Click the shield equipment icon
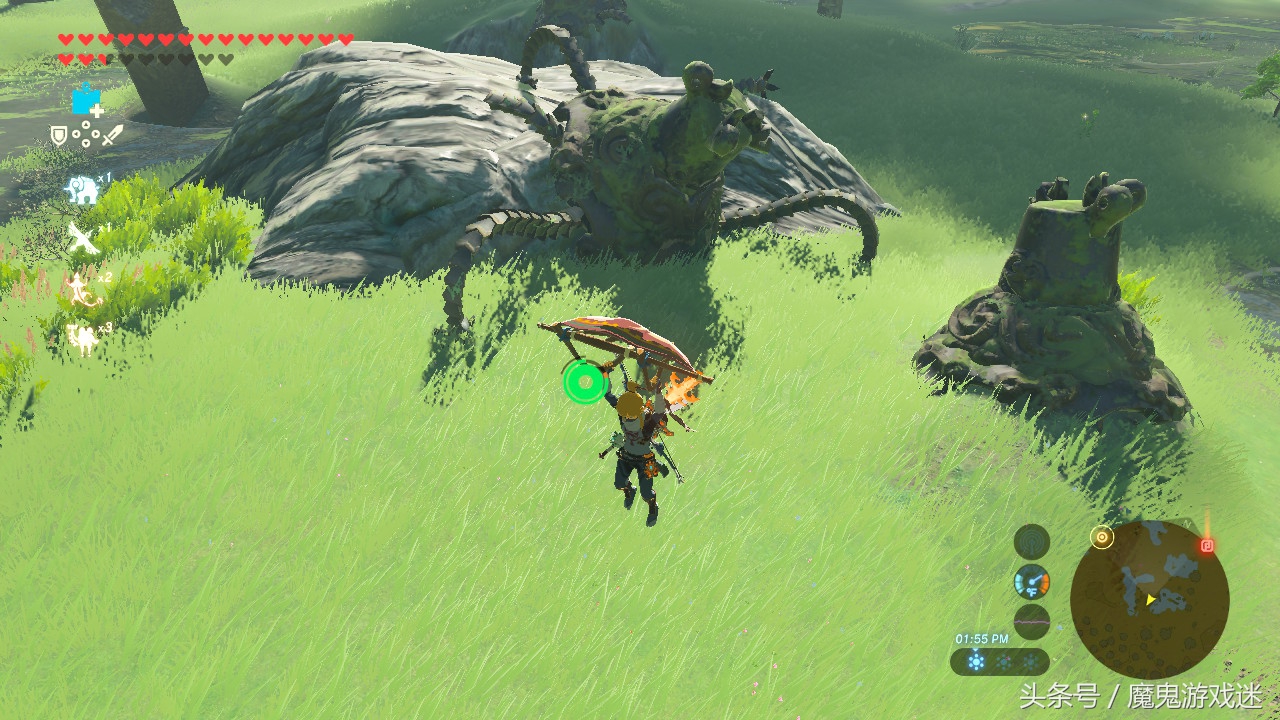Image resolution: width=1280 pixels, height=720 pixels. coord(59,135)
